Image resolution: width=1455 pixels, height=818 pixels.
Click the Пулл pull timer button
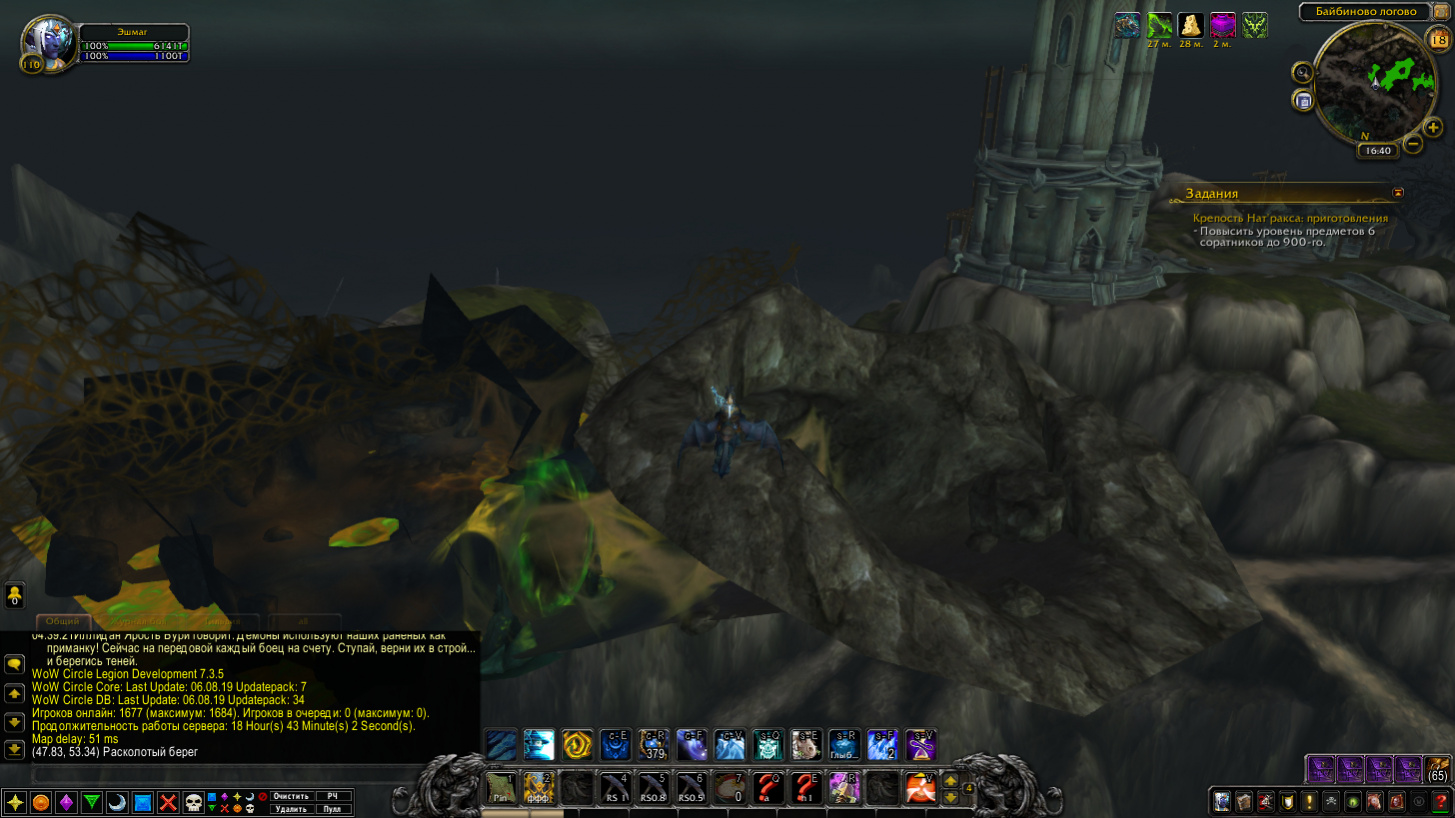tap(333, 809)
